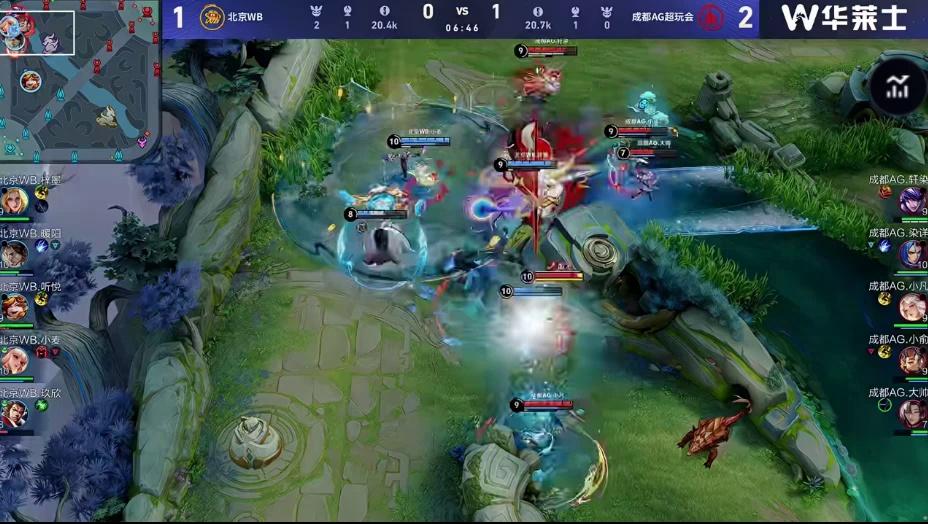Select 成都AG.小凡 player portrait
Viewport: 928px width, 524px height.
pos(913,307)
